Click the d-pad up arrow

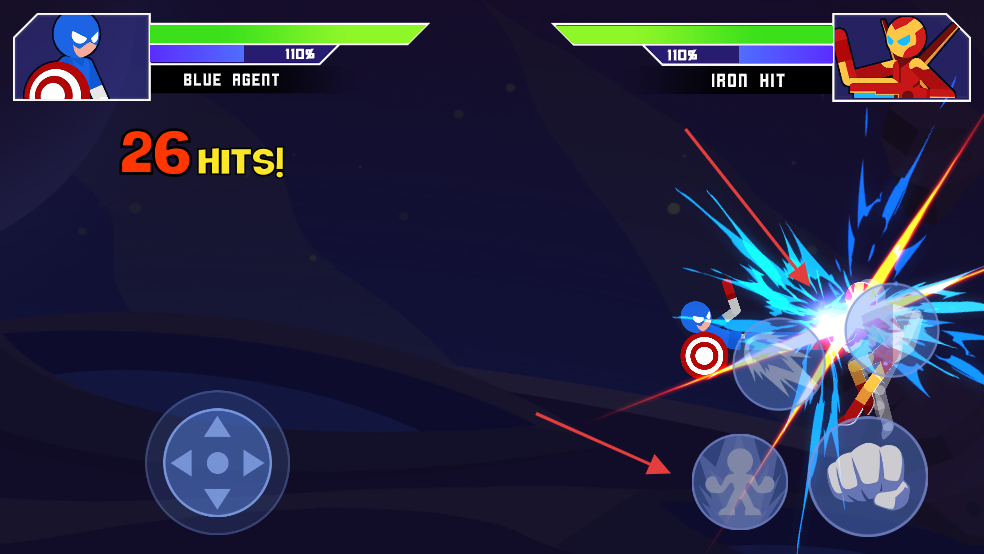coord(217,428)
